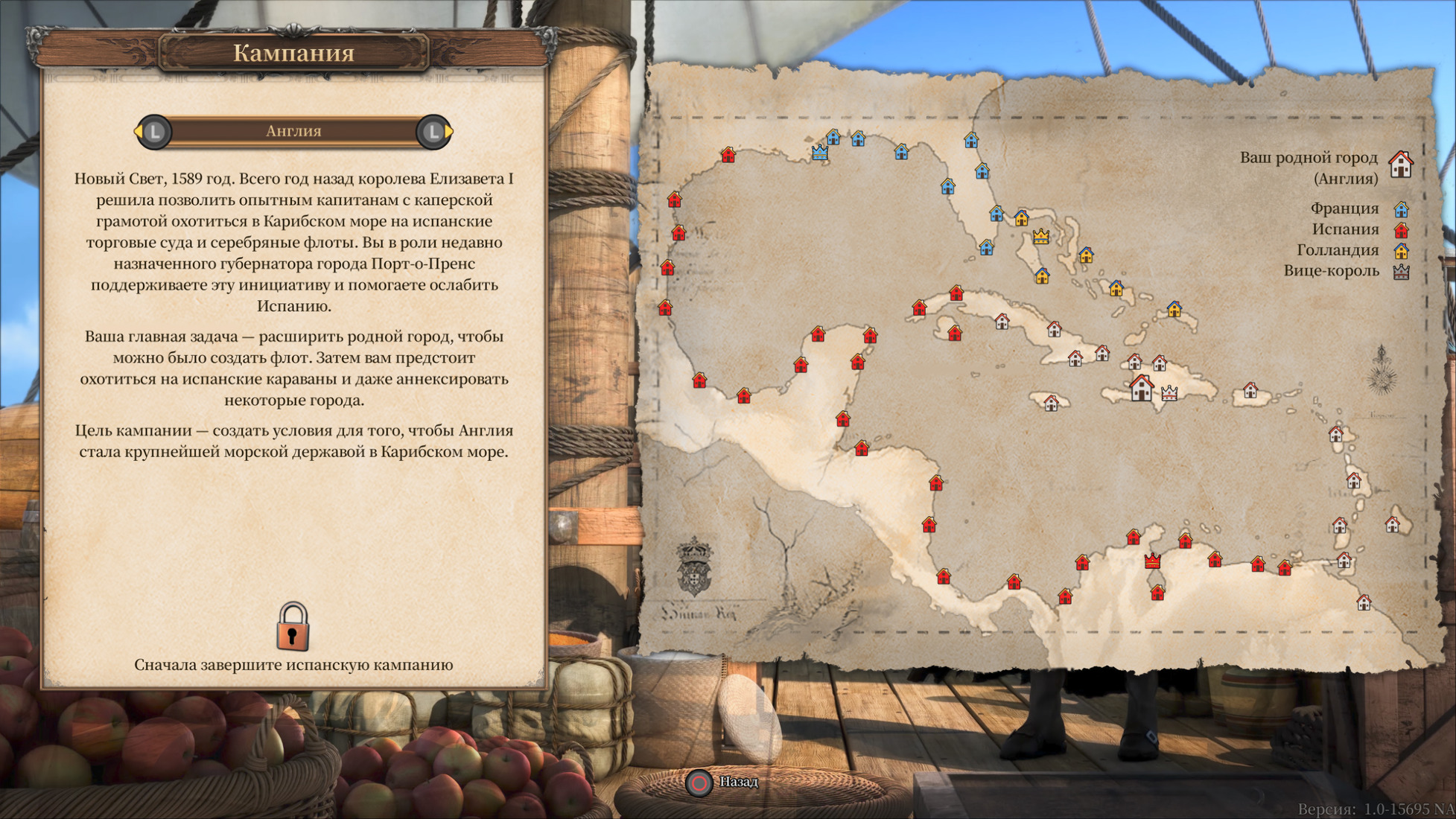This screenshot has width=1456, height=819.
Task: Select the Ваш родной город legend entry
Action: (1309, 167)
